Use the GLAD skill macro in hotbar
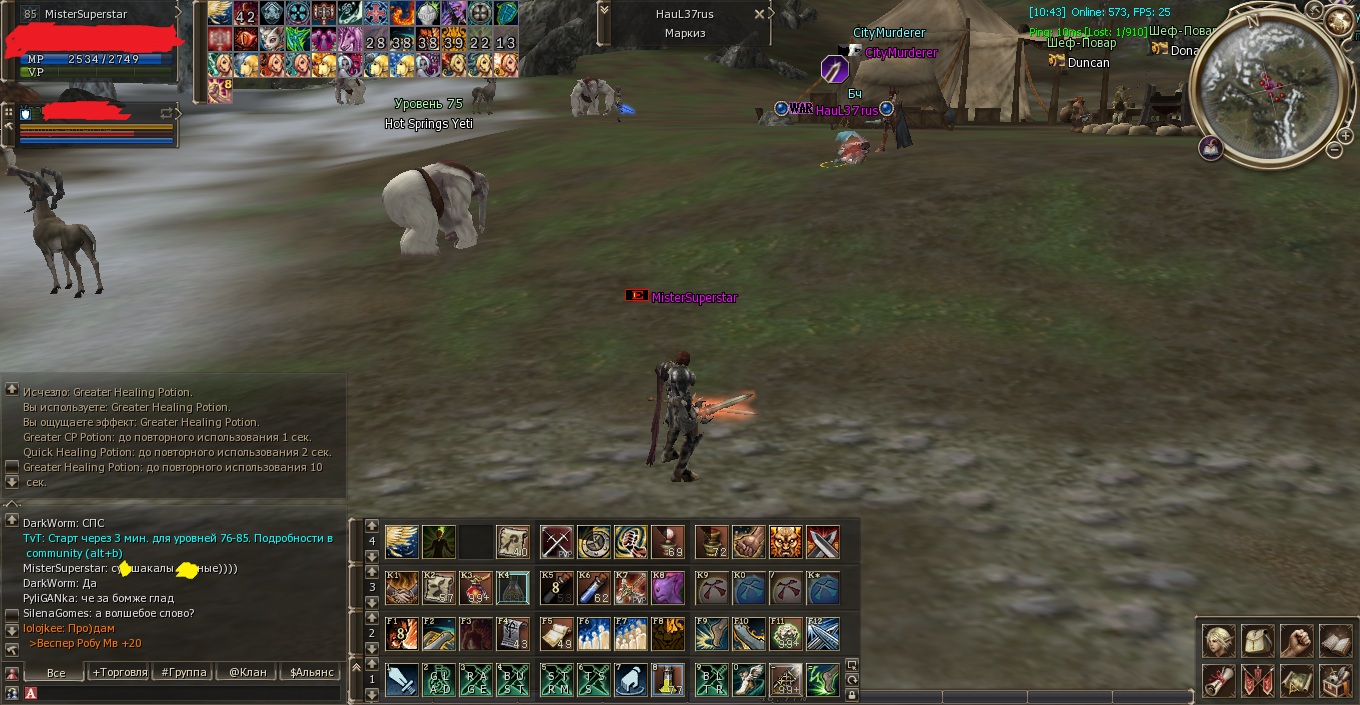The height and width of the screenshot is (705, 1360). tap(439, 680)
